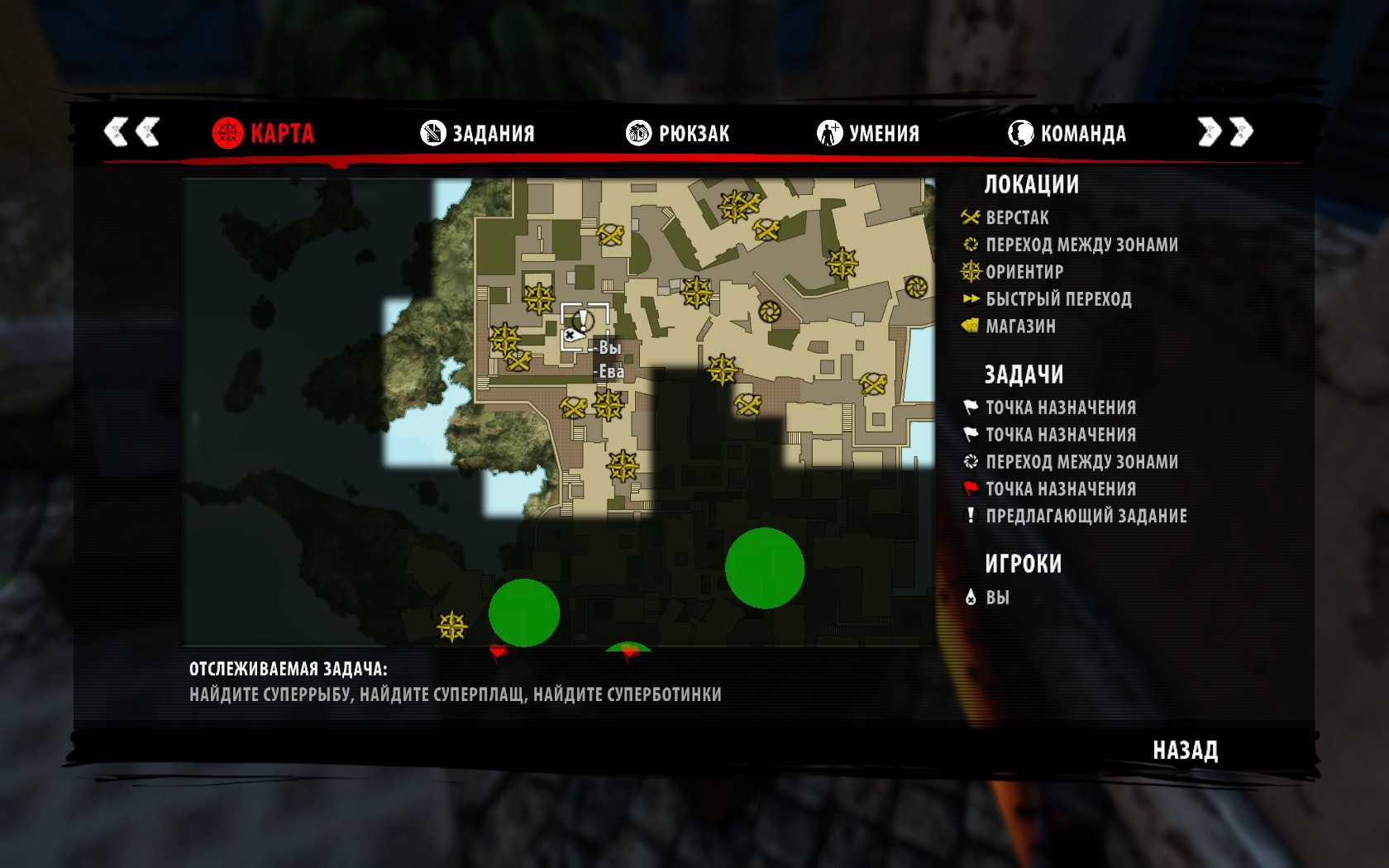Click the Быстрый переход legend entry

click(1057, 299)
